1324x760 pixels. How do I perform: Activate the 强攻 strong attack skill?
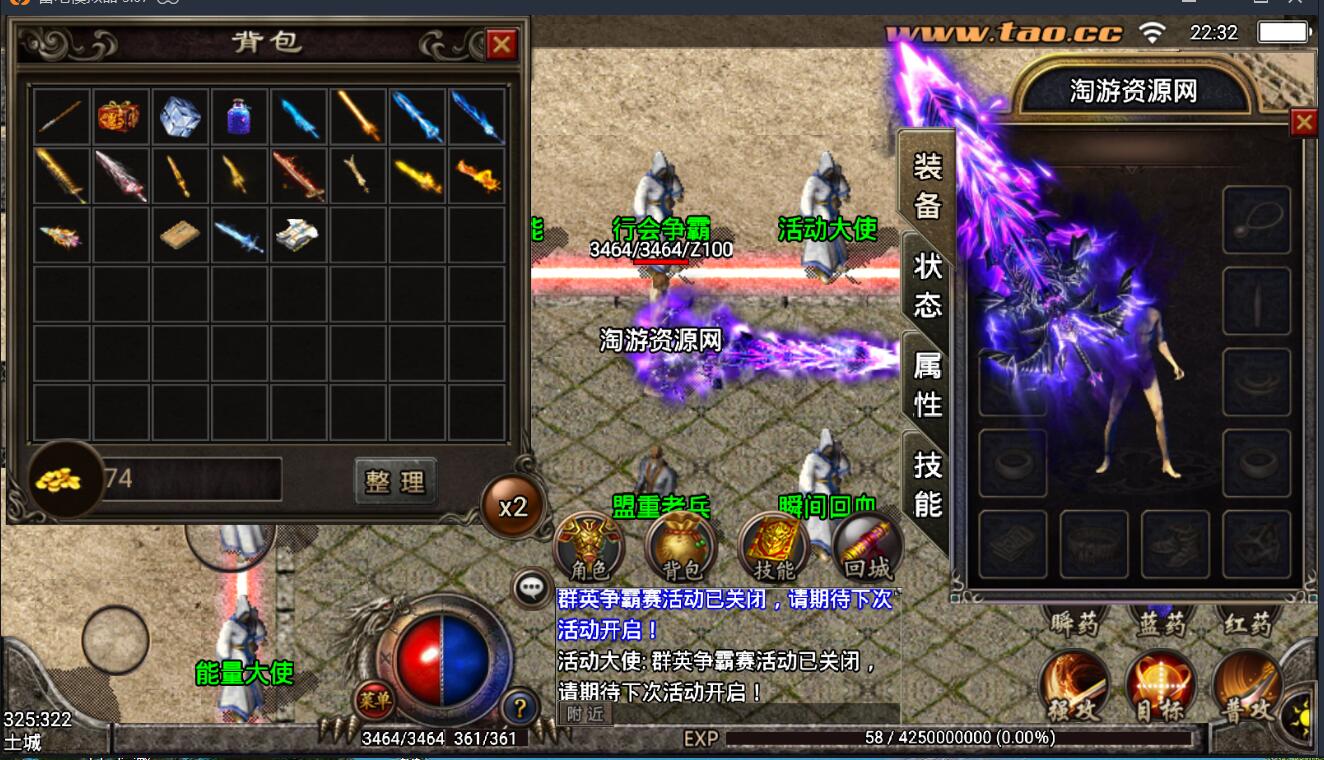coord(1075,688)
